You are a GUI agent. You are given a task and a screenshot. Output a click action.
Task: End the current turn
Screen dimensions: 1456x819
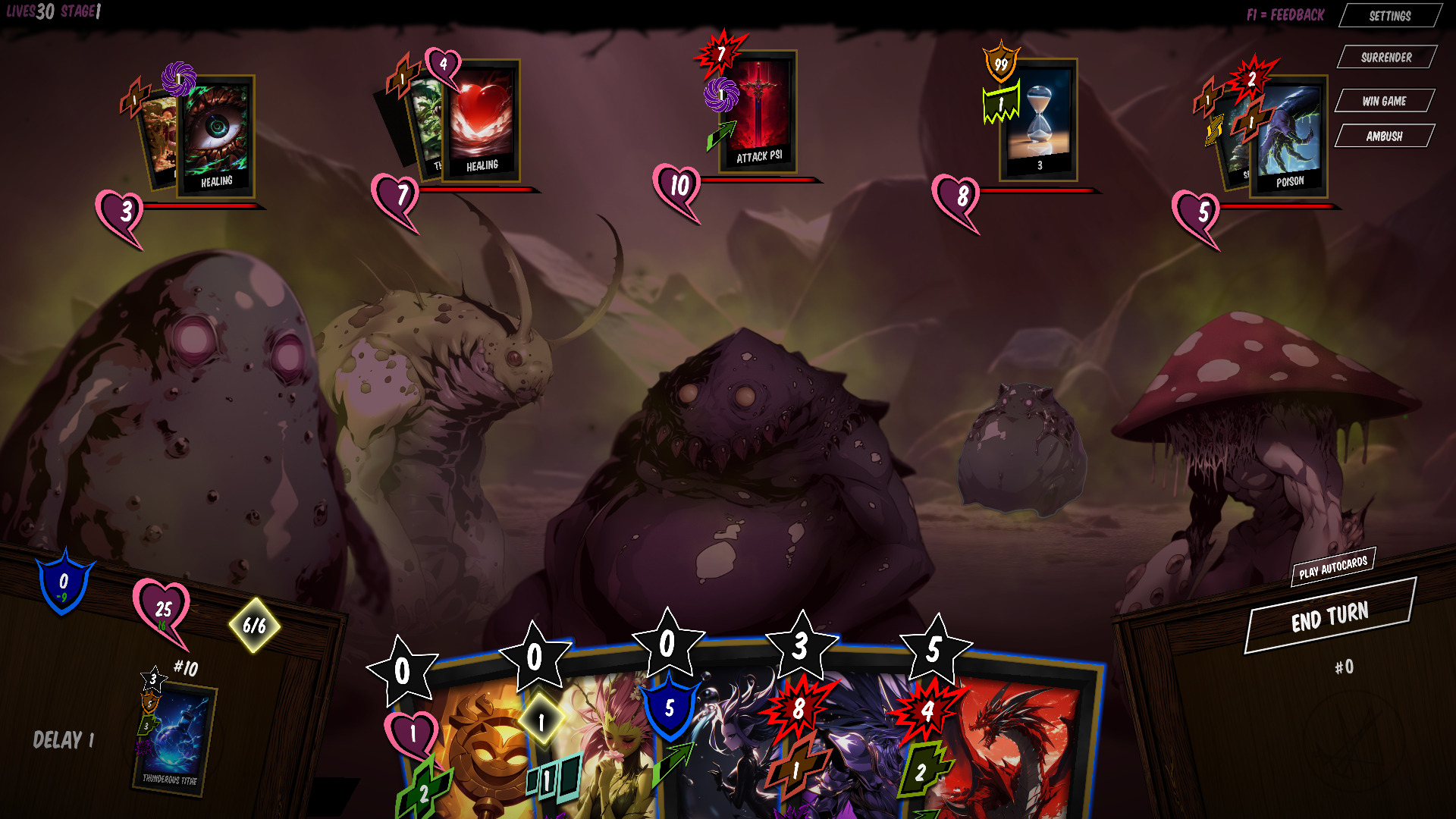tap(1330, 617)
